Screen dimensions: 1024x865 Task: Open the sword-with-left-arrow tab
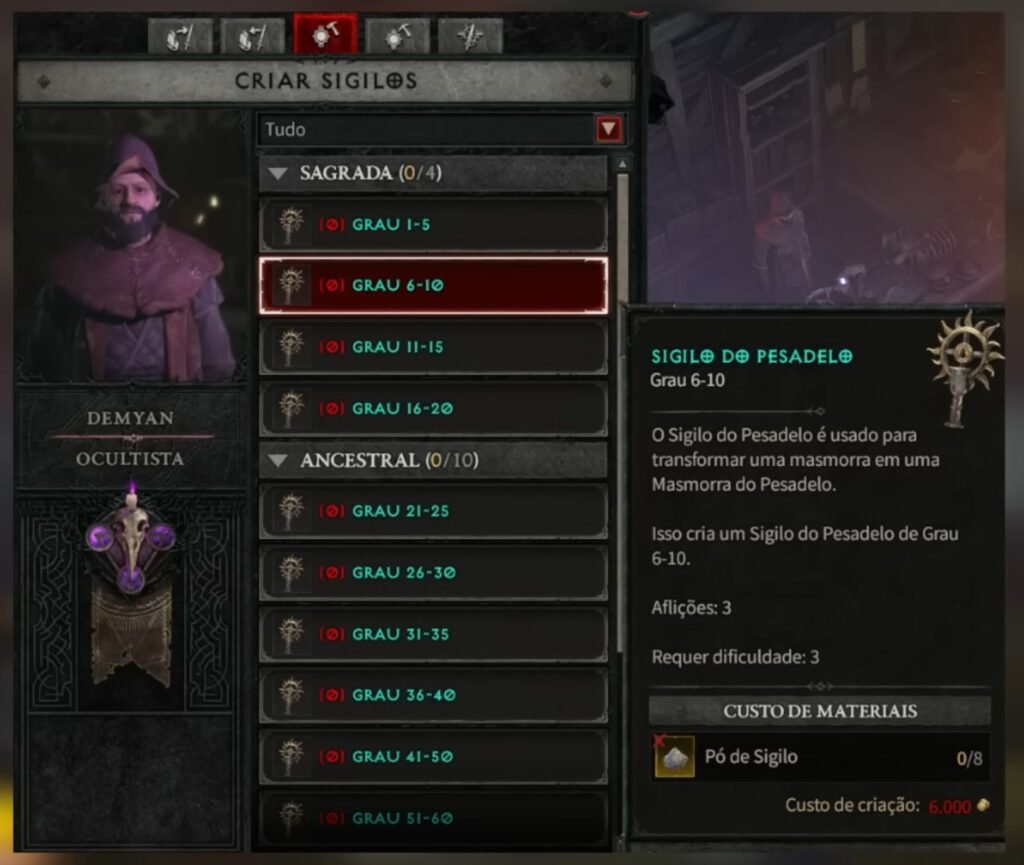click(252, 36)
